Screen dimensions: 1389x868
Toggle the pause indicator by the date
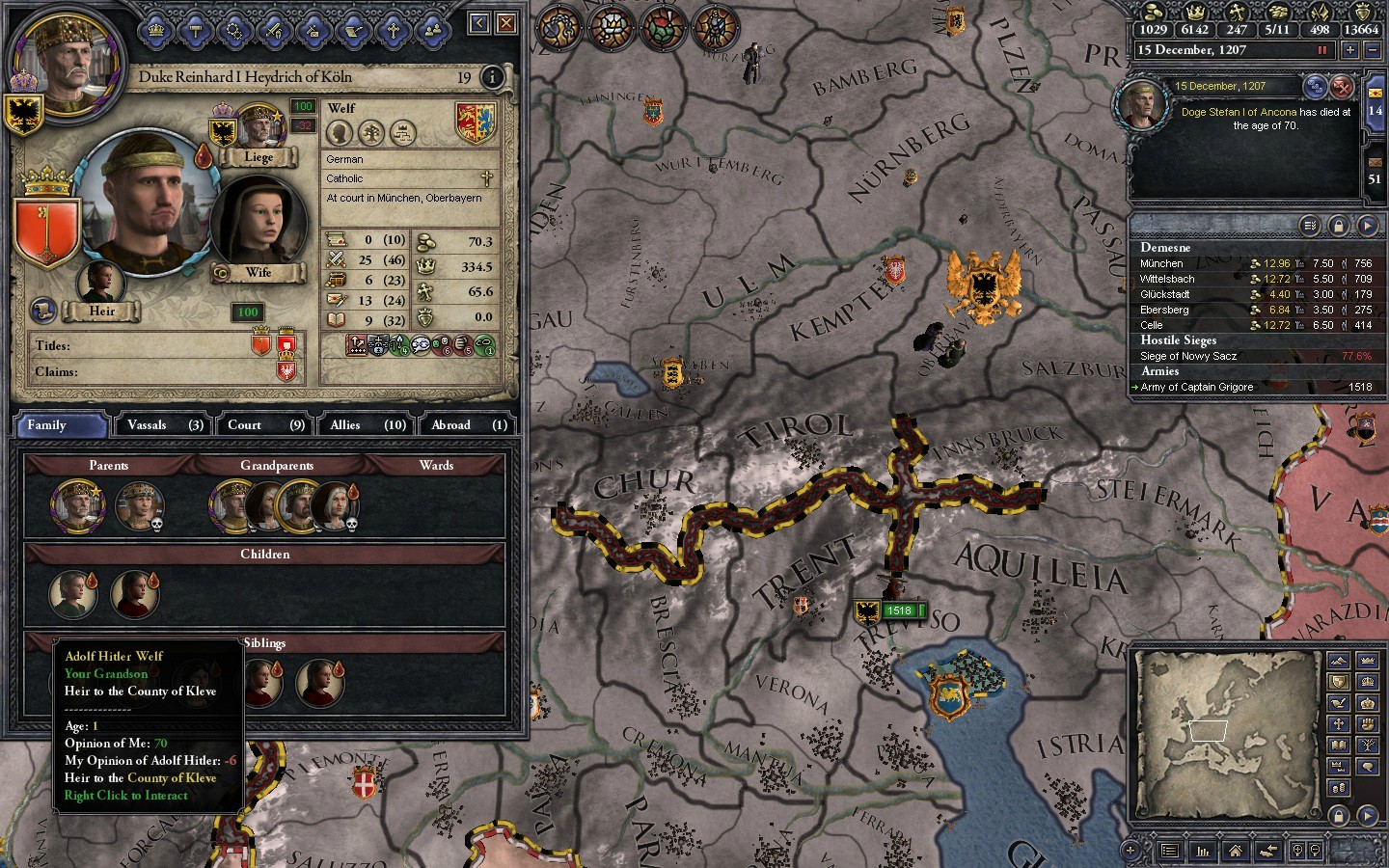[x=1321, y=50]
